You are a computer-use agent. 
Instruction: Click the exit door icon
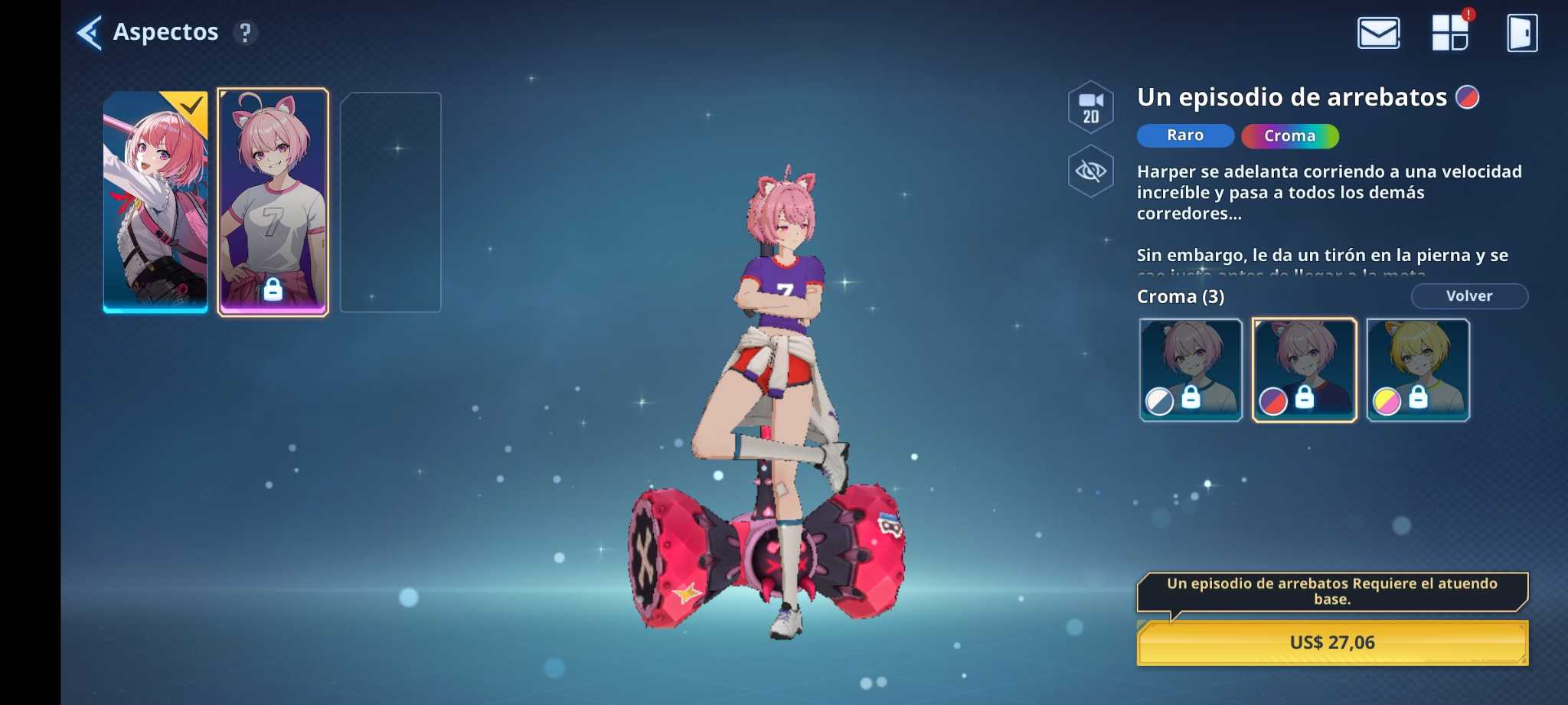[x=1521, y=33]
